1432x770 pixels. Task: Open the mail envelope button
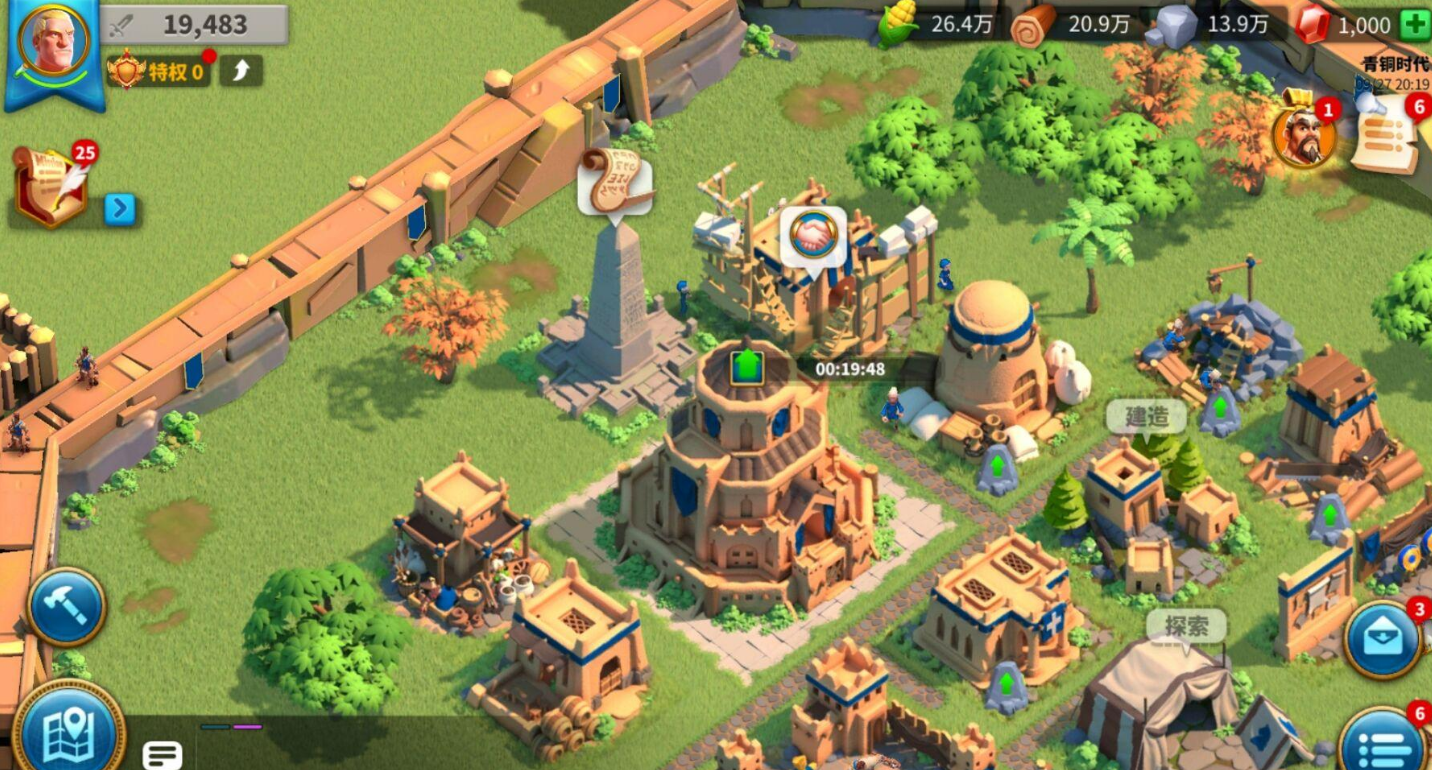[1384, 640]
